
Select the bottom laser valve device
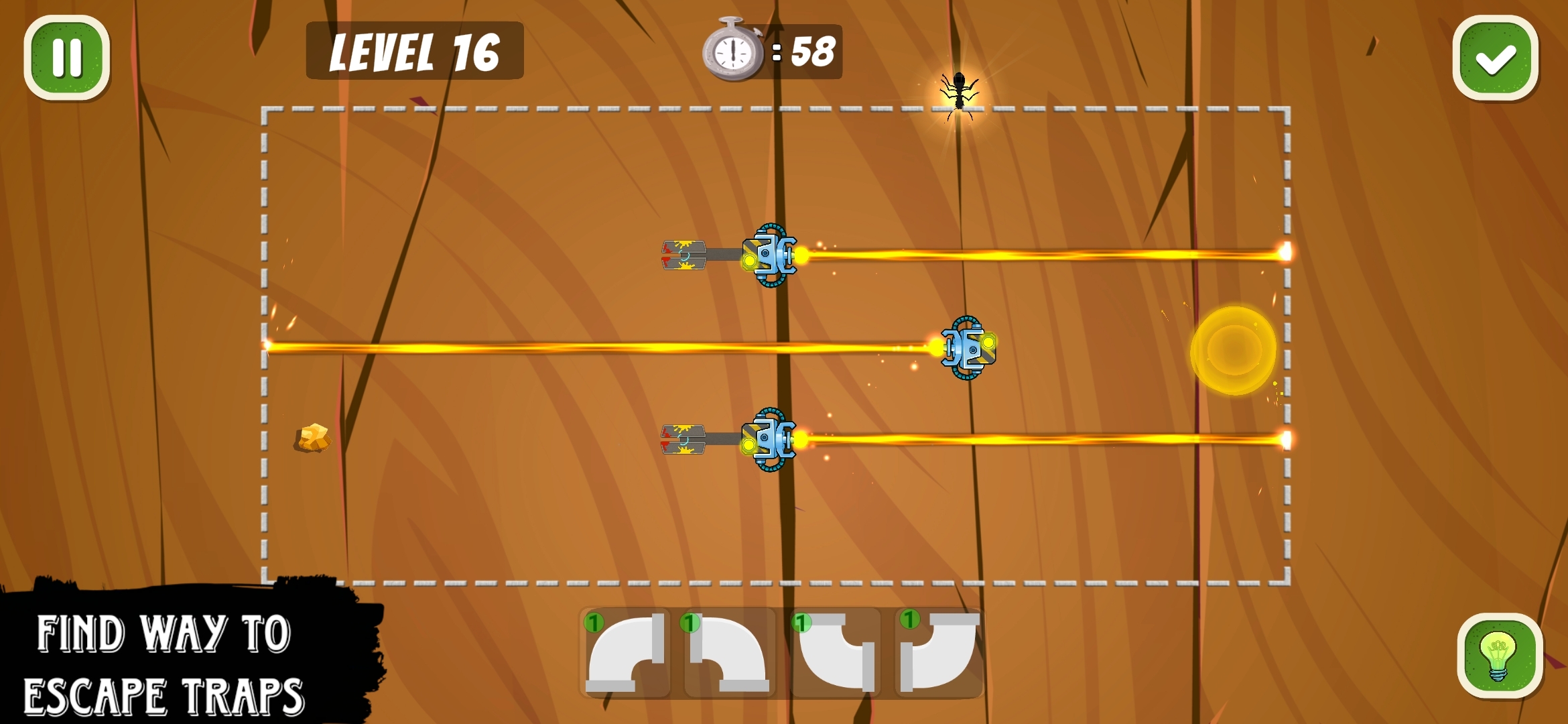770,440
